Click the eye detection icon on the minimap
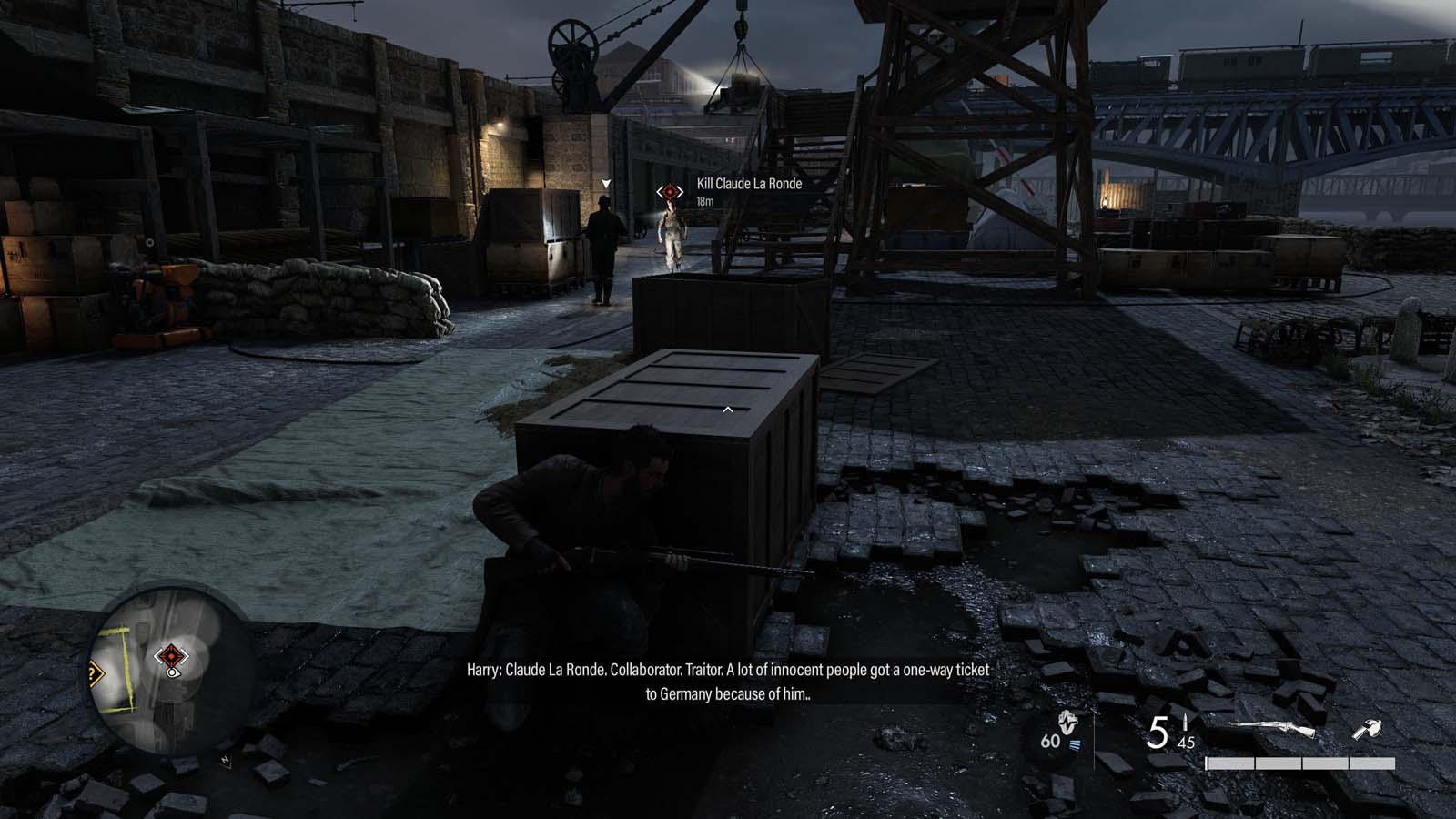 (x=171, y=674)
